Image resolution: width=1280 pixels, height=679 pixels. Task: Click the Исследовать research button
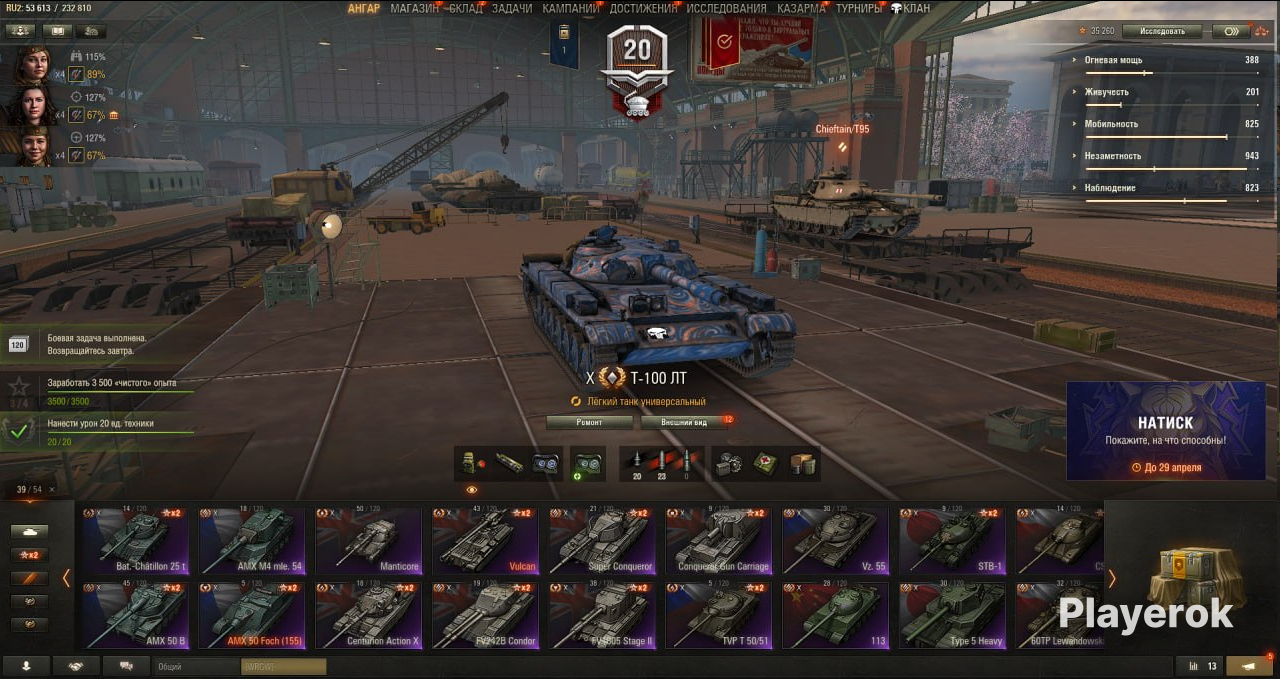pyautogui.click(x=1161, y=31)
